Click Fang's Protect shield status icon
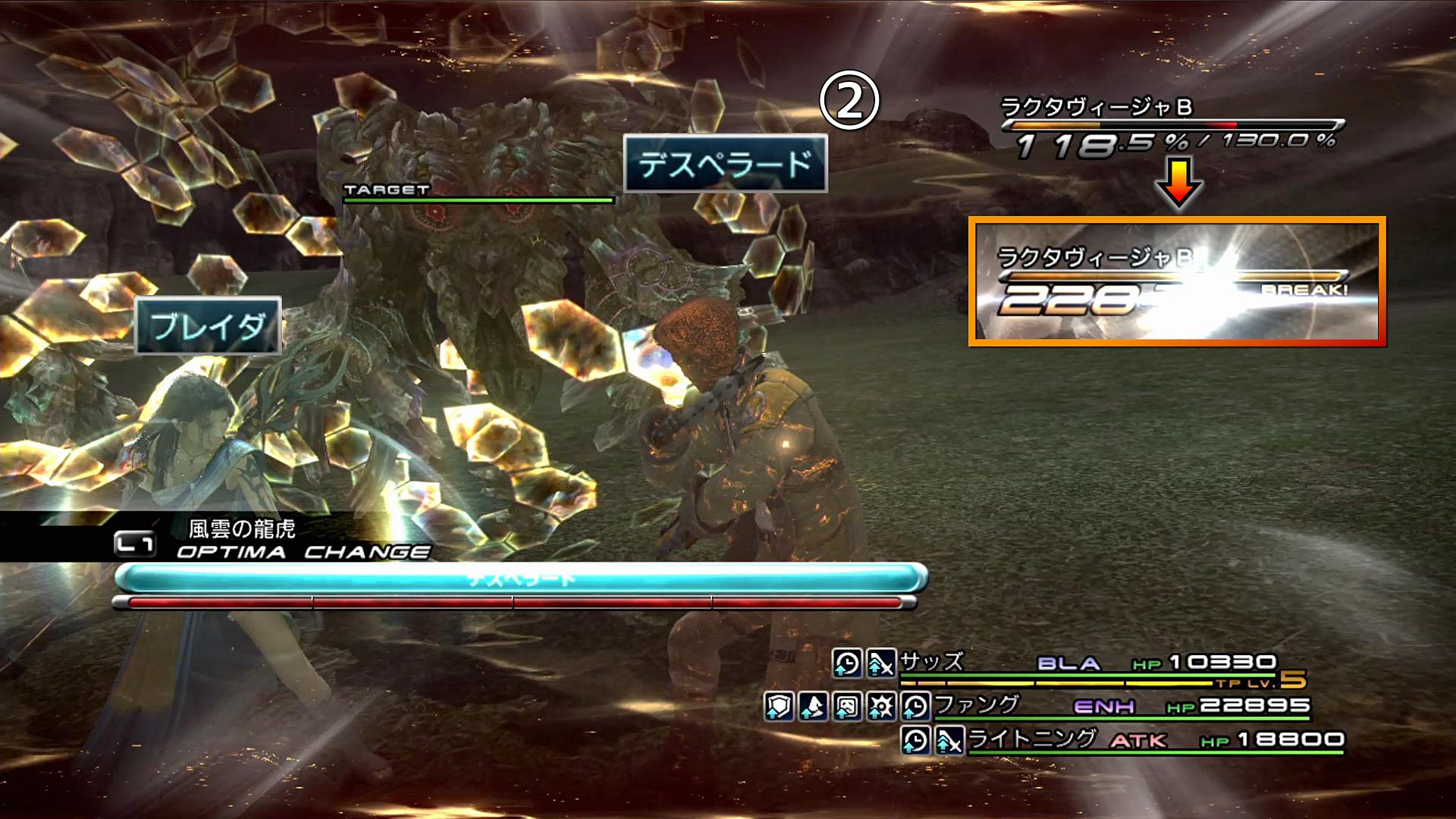The height and width of the screenshot is (819, 1456). [779, 707]
